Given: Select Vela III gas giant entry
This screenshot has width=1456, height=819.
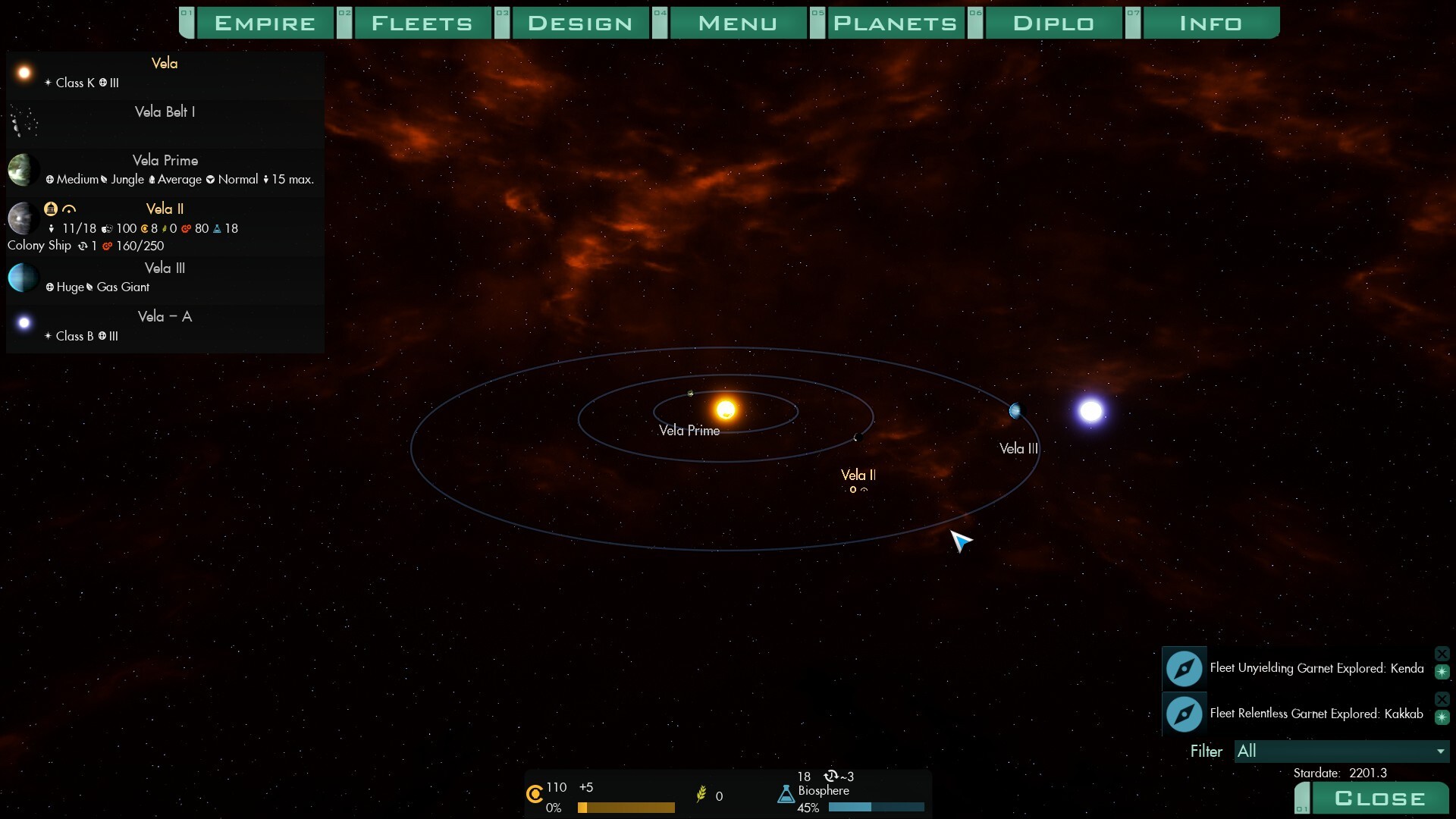Looking at the screenshot, I should coord(165,277).
